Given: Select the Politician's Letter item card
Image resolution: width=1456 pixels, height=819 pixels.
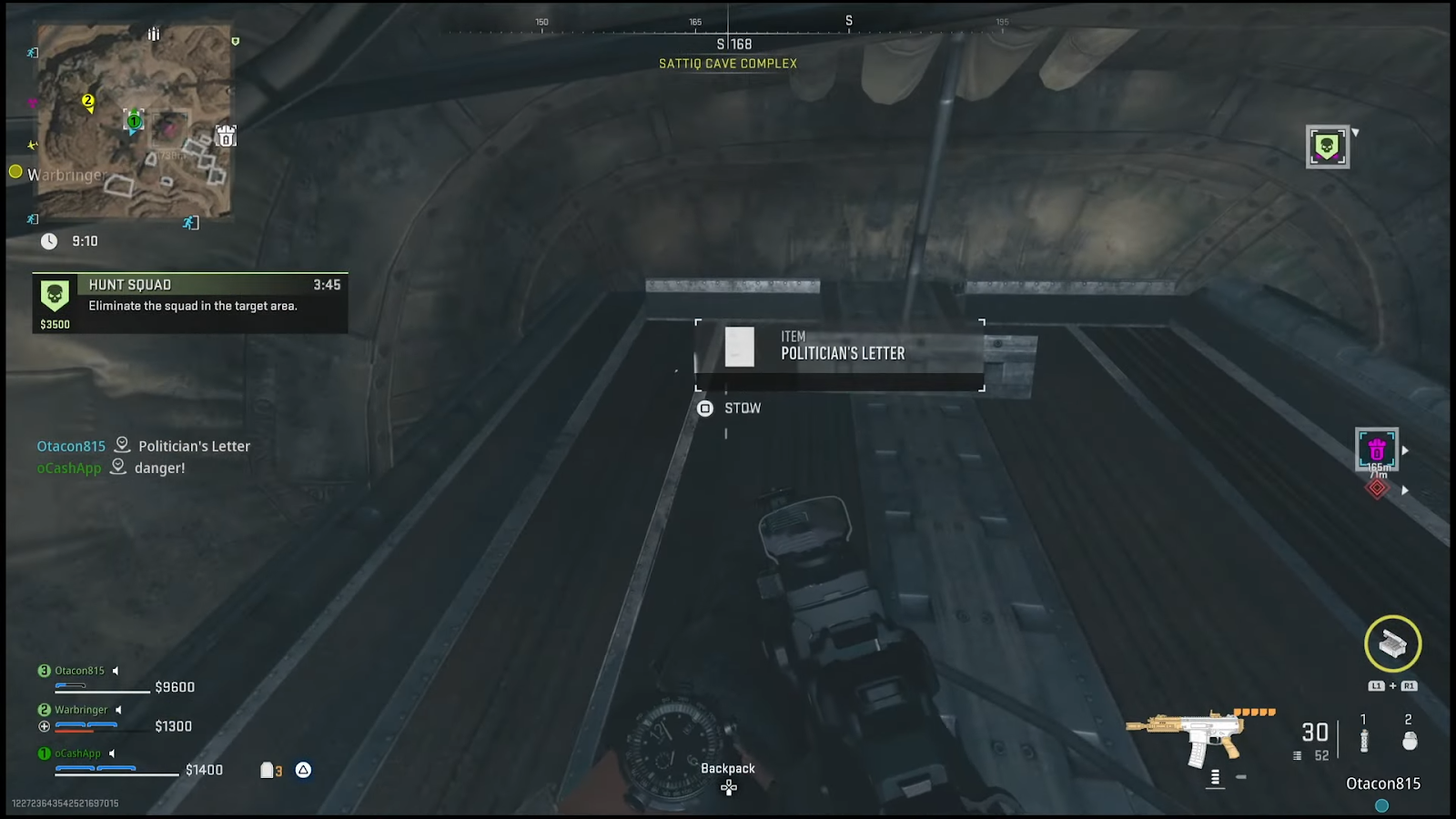Looking at the screenshot, I should 839,355.
